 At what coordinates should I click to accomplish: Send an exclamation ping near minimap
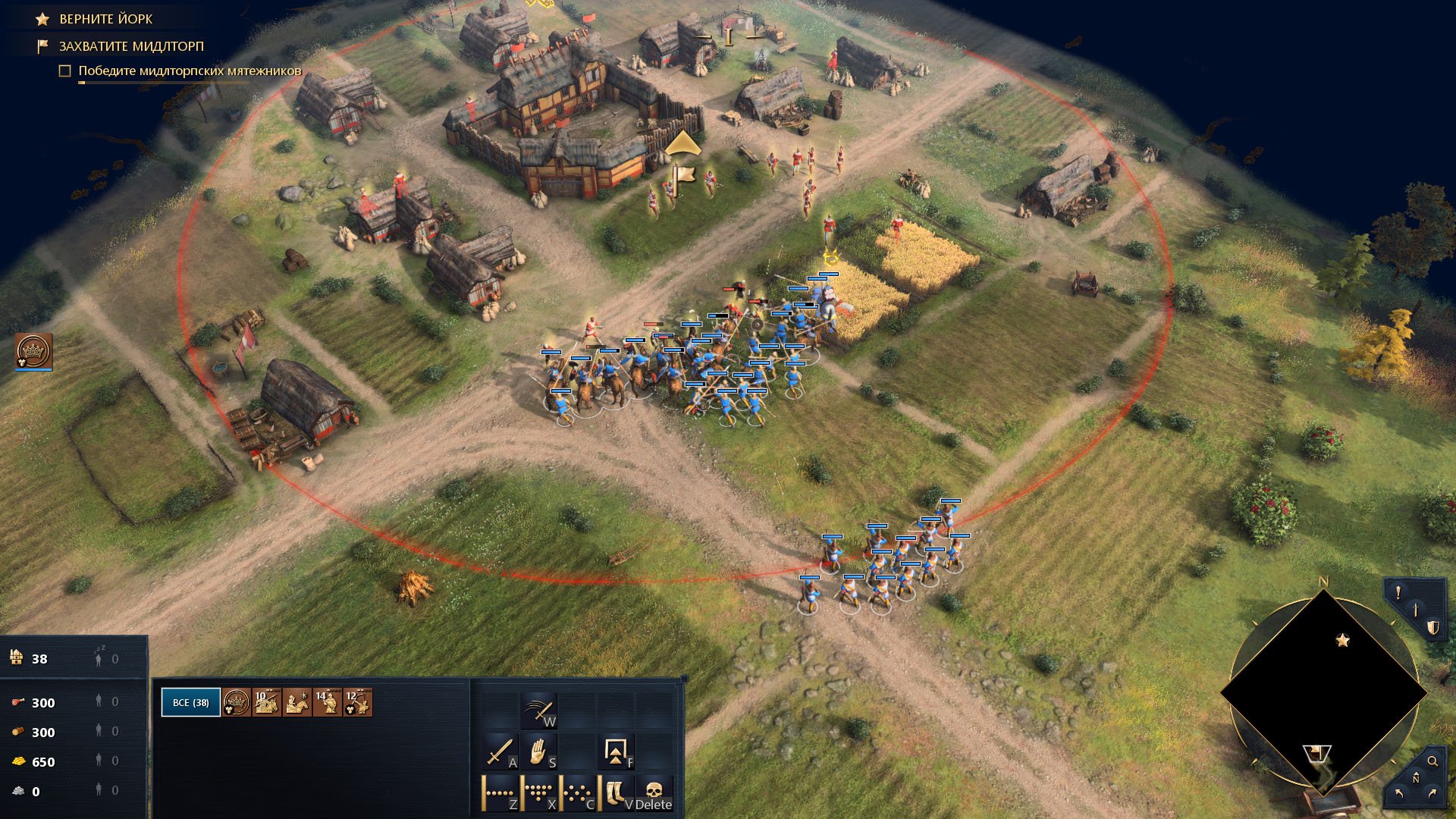tap(1398, 593)
